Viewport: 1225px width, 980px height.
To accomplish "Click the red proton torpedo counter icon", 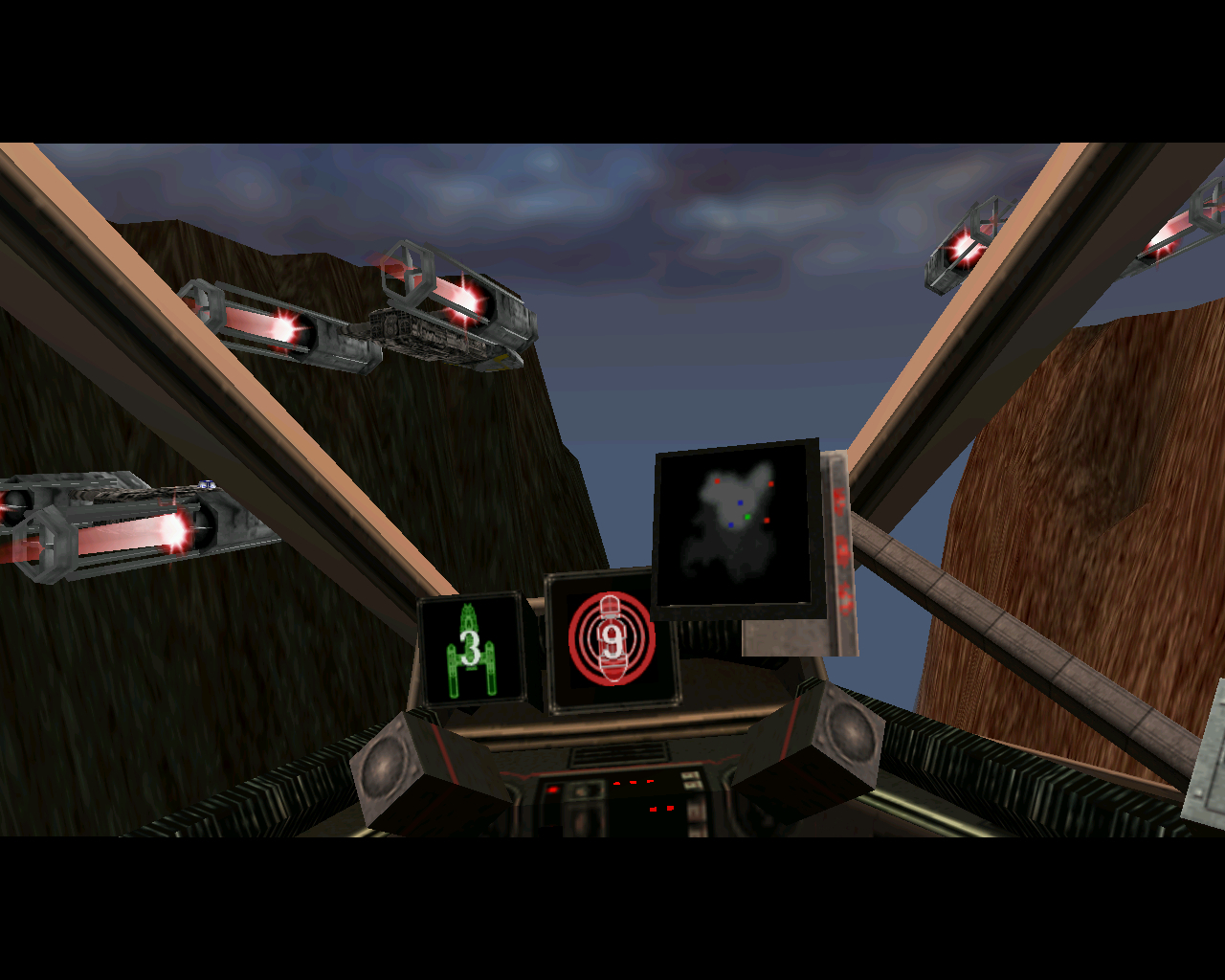I will tap(611, 639).
